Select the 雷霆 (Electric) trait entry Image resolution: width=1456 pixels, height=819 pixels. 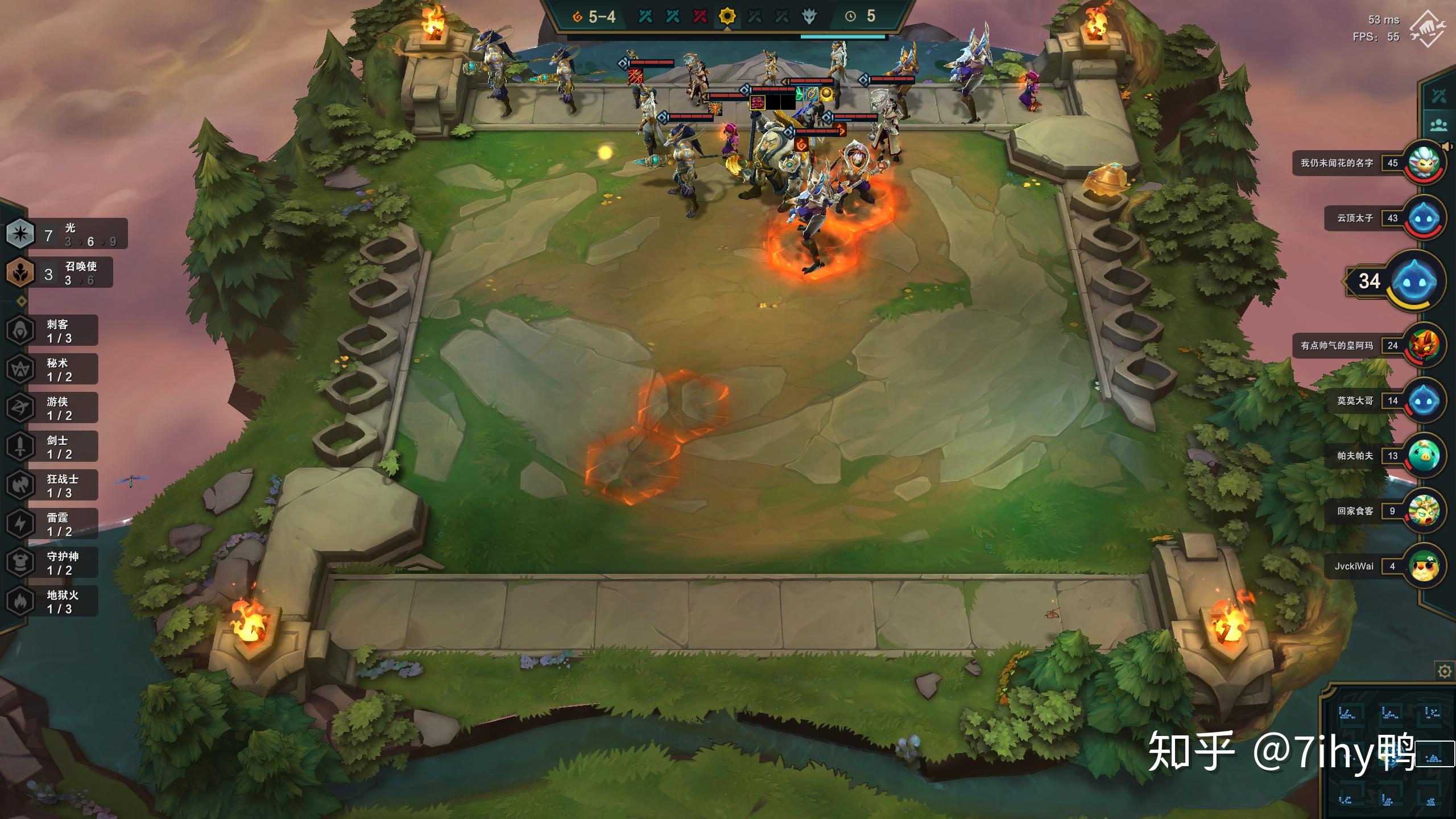[52, 524]
